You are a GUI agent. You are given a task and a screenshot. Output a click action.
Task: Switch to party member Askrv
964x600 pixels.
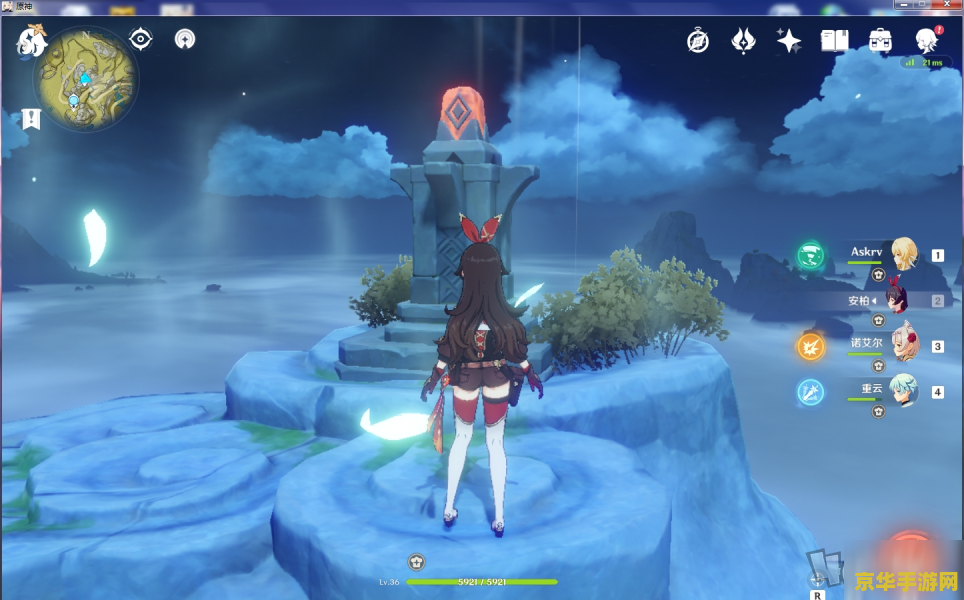coord(904,254)
